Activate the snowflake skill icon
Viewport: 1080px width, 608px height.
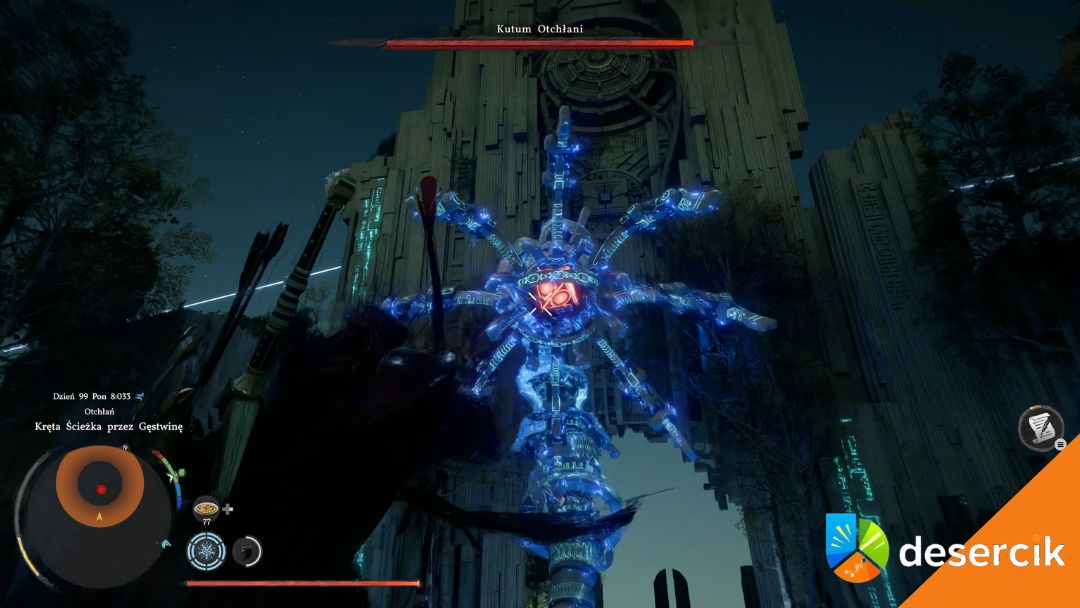pyautogui.click(x=207, y=551)
